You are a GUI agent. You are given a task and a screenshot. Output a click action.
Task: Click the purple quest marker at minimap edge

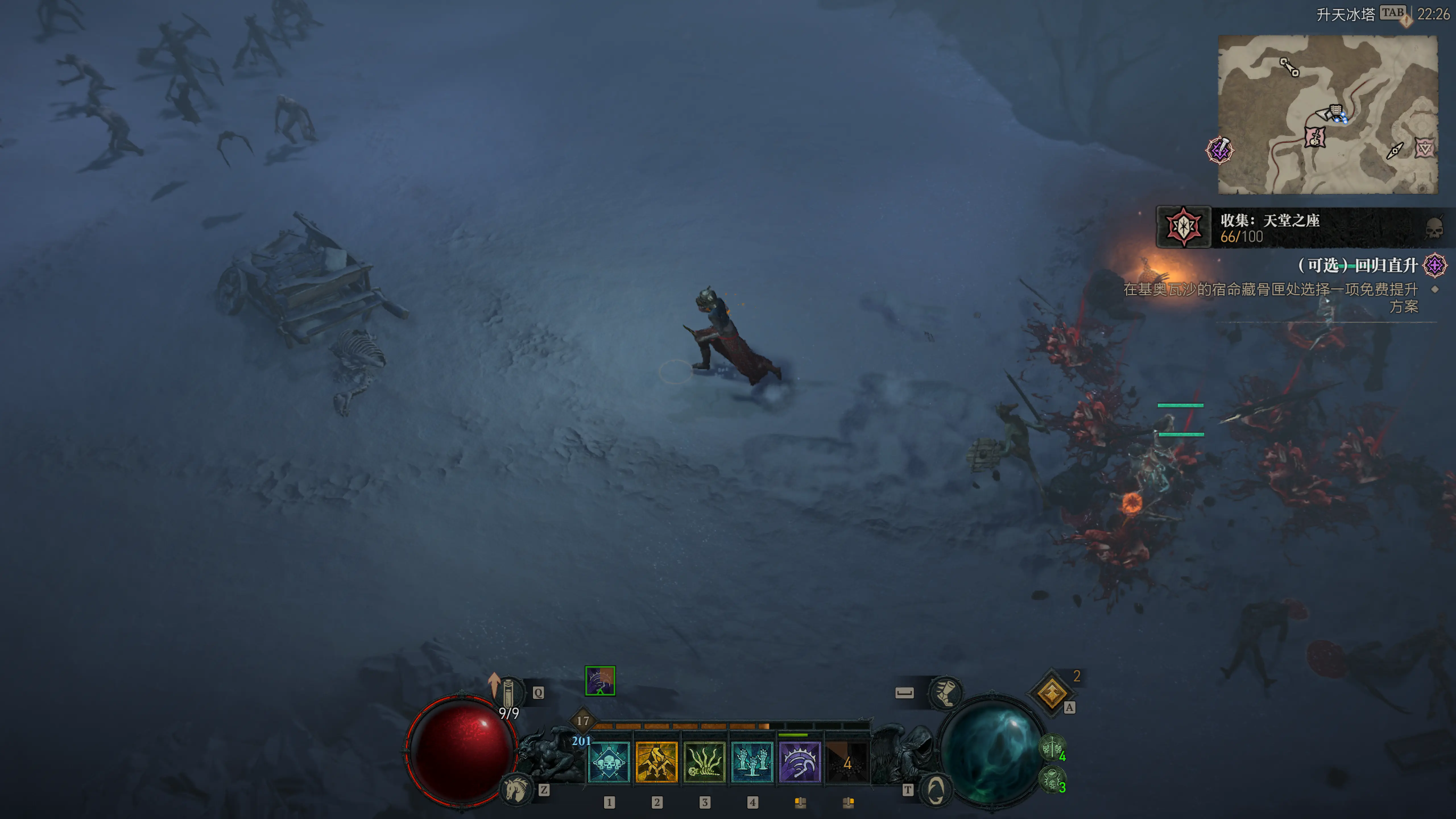[1220, 150]
